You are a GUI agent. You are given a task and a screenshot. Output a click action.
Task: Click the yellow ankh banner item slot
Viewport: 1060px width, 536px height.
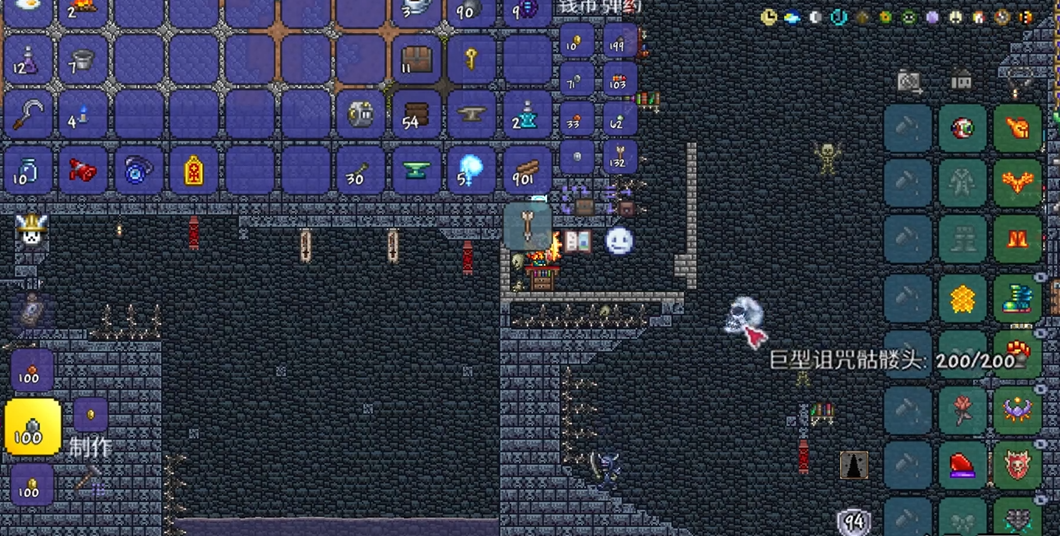tap(193, 170)
